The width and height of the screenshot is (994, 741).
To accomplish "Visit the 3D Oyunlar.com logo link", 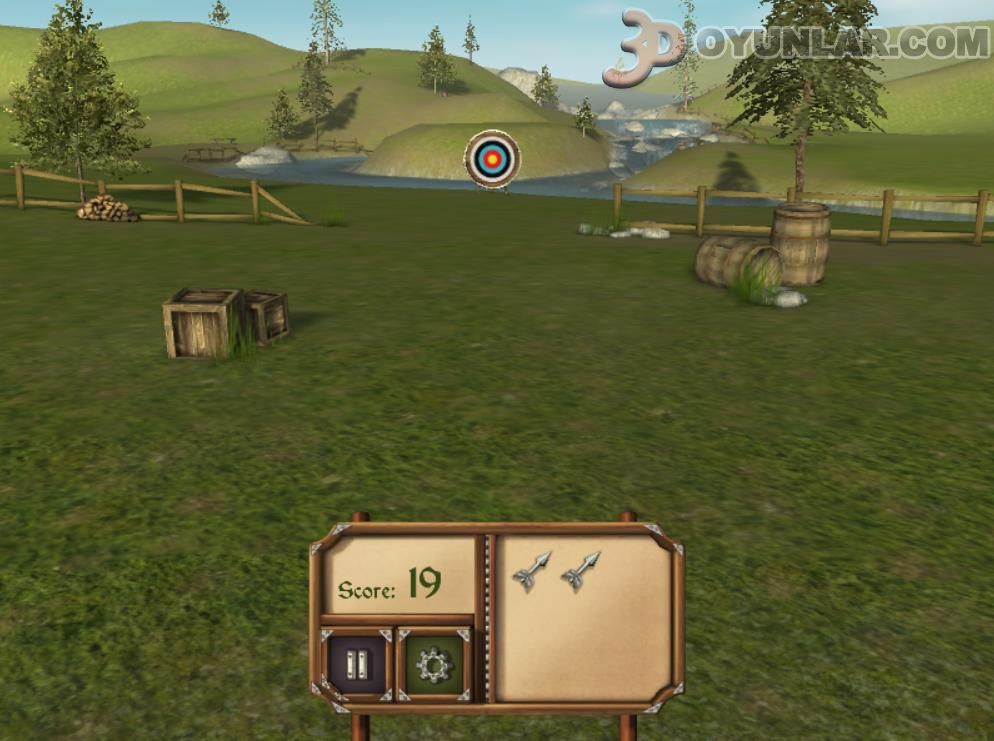I will [795, 44].
